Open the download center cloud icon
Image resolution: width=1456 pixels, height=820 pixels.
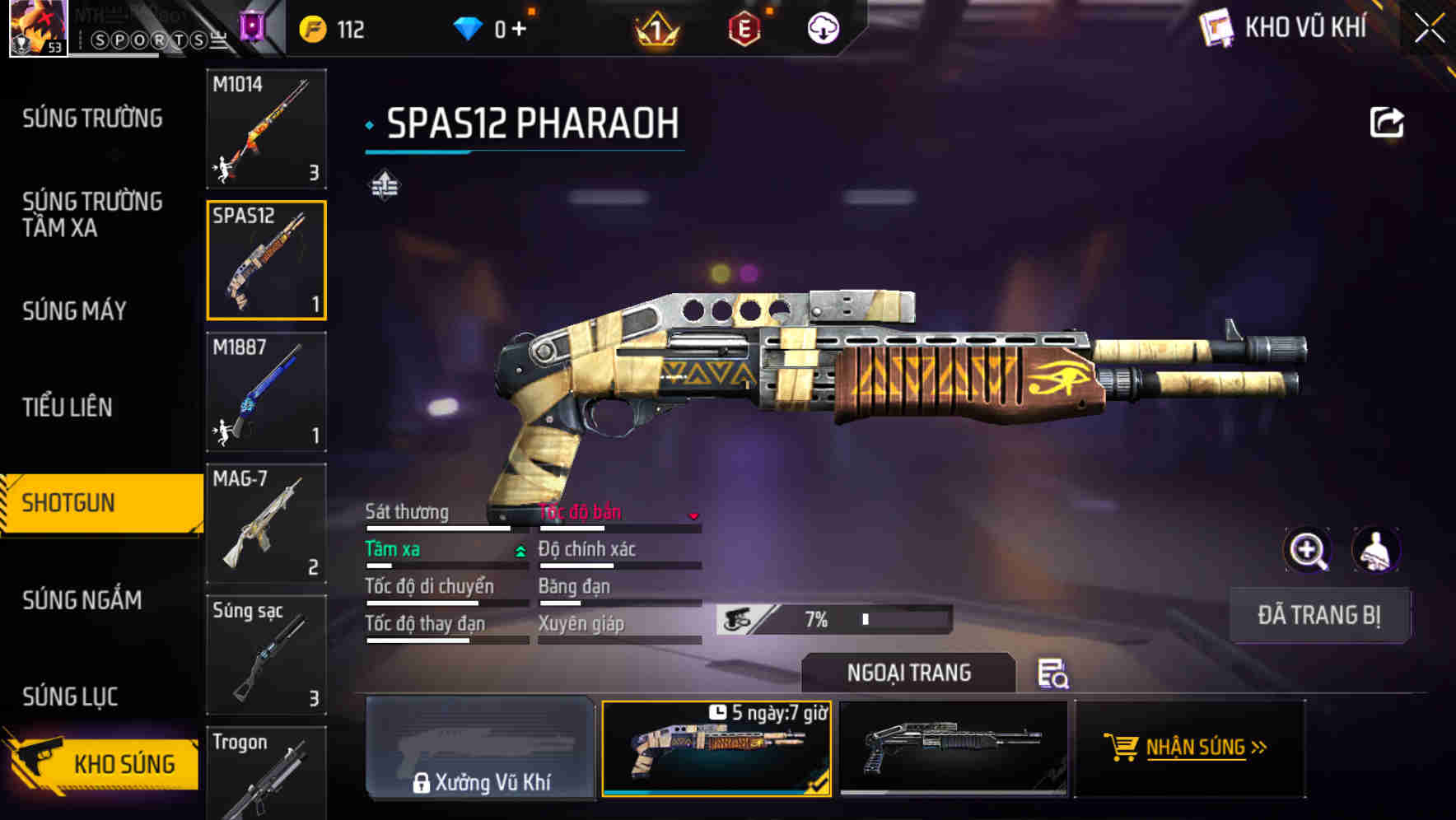[x=823, y=27]
